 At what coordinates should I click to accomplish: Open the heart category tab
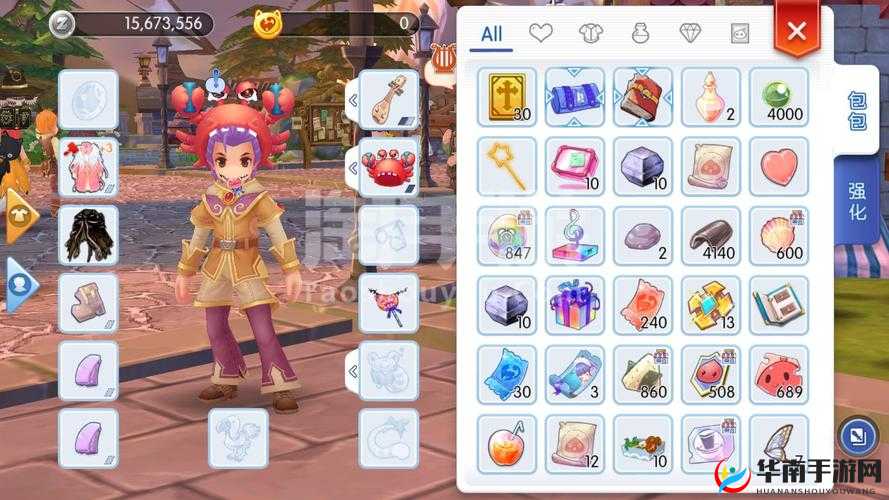click(x=541, y=34)
